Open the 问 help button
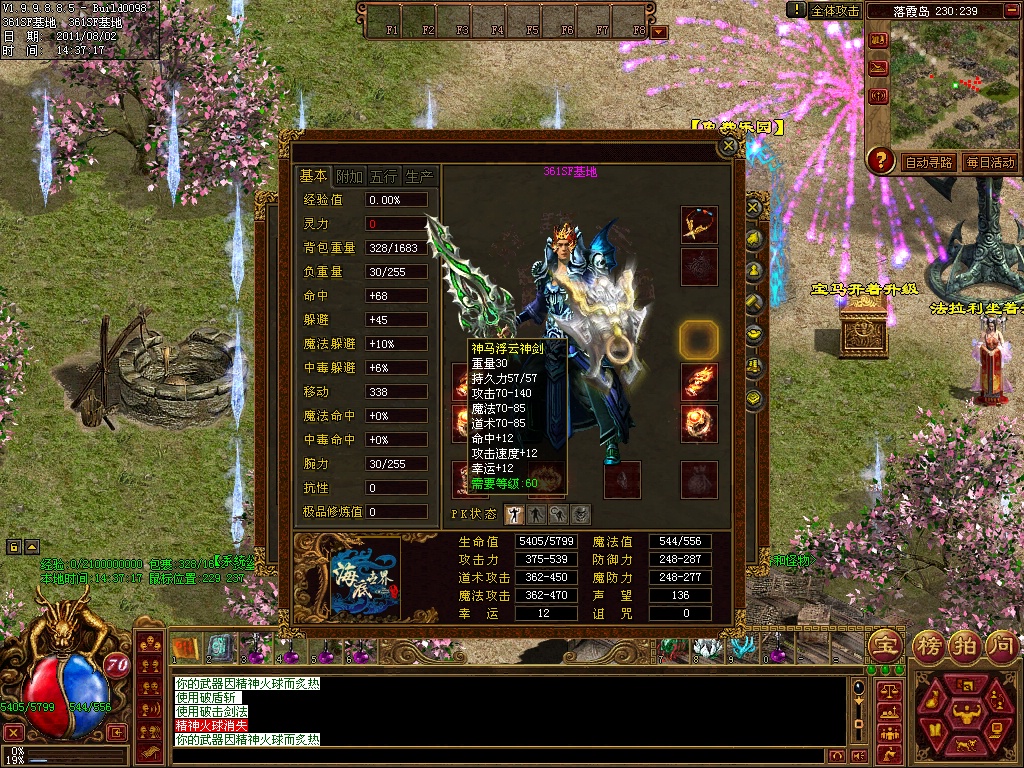 (x=1001, y=644)
